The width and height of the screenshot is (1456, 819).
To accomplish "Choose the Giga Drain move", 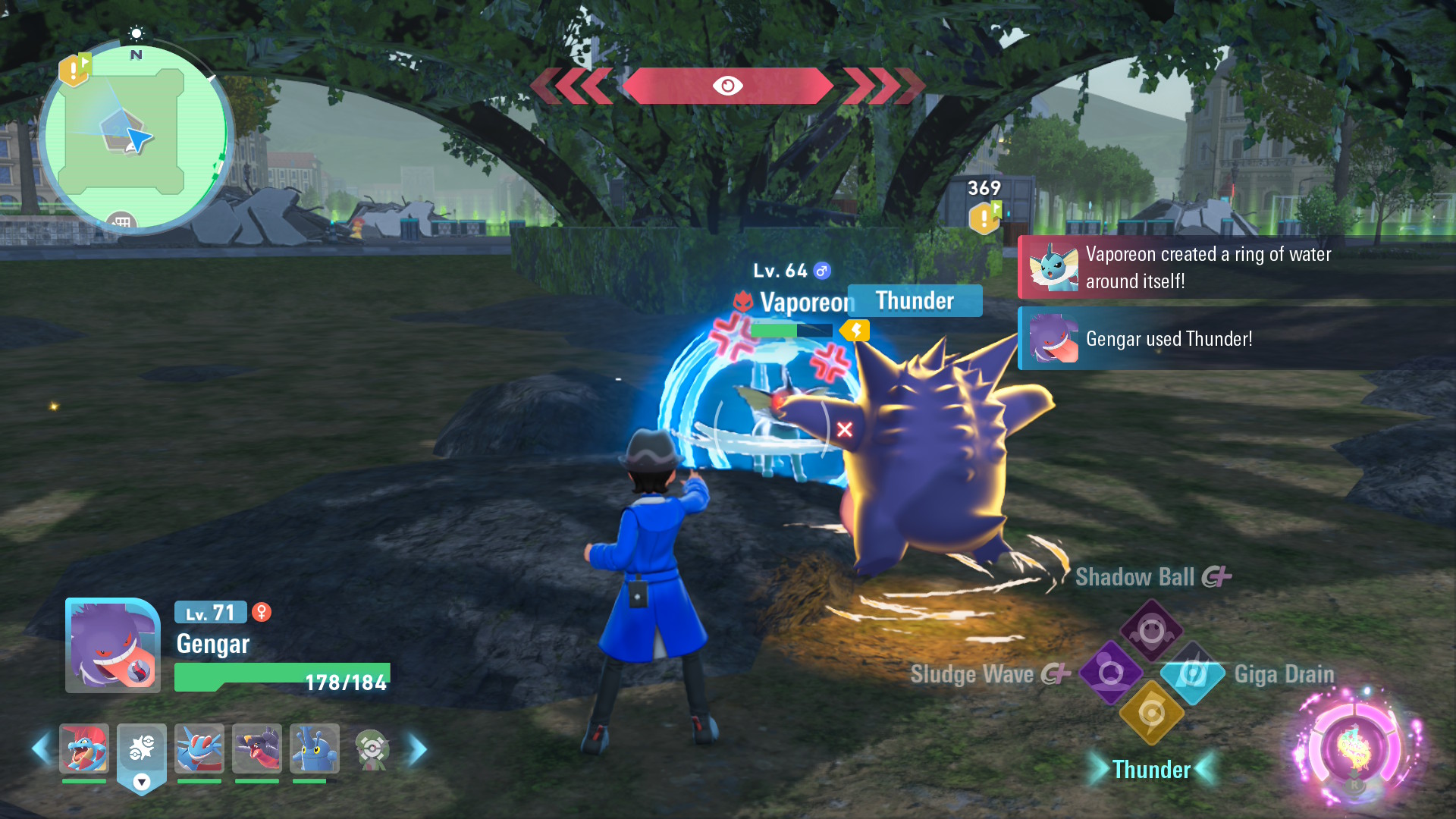I will (1193, 673).
